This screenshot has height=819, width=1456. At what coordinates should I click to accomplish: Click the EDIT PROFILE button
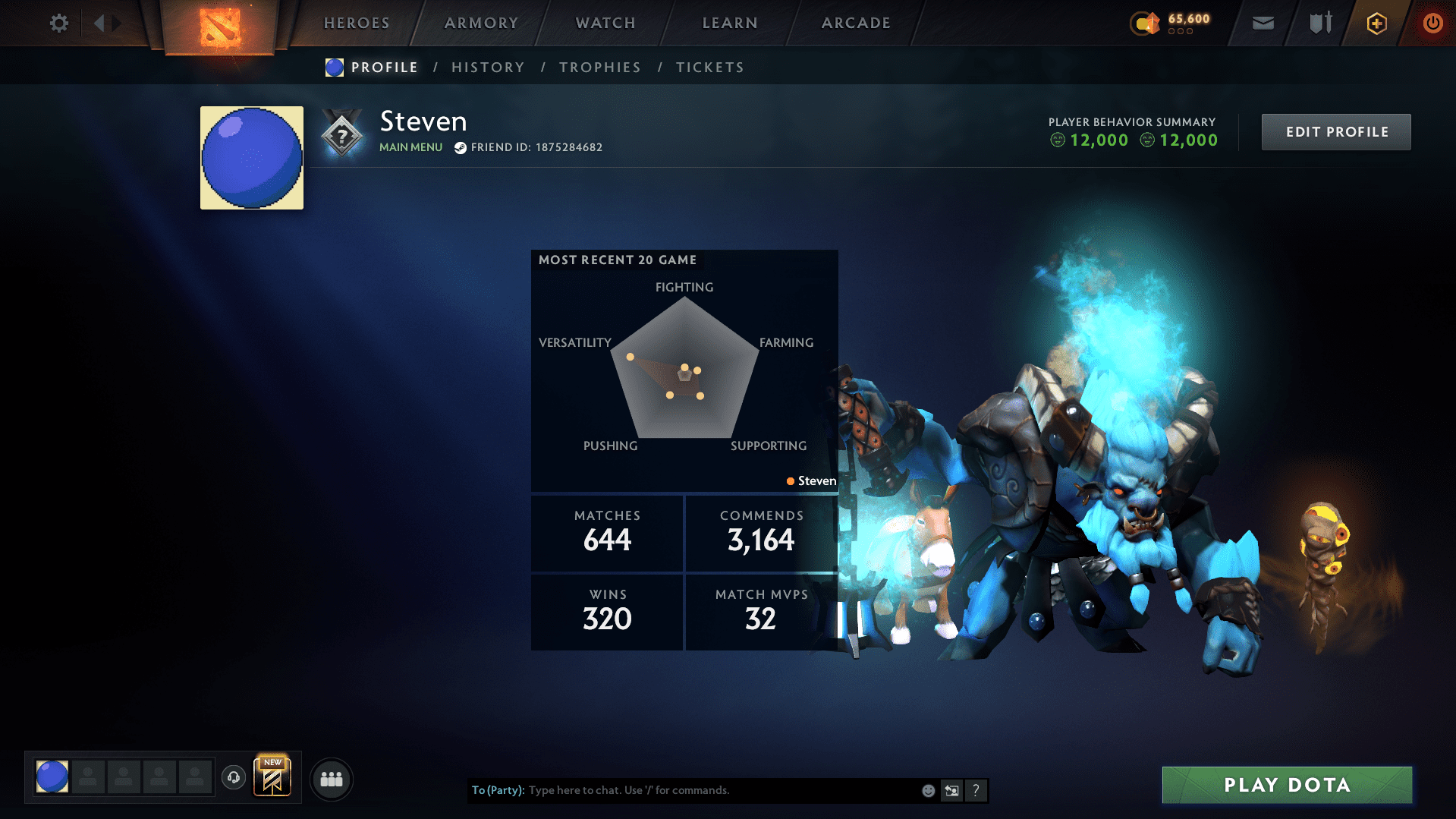1335,131
